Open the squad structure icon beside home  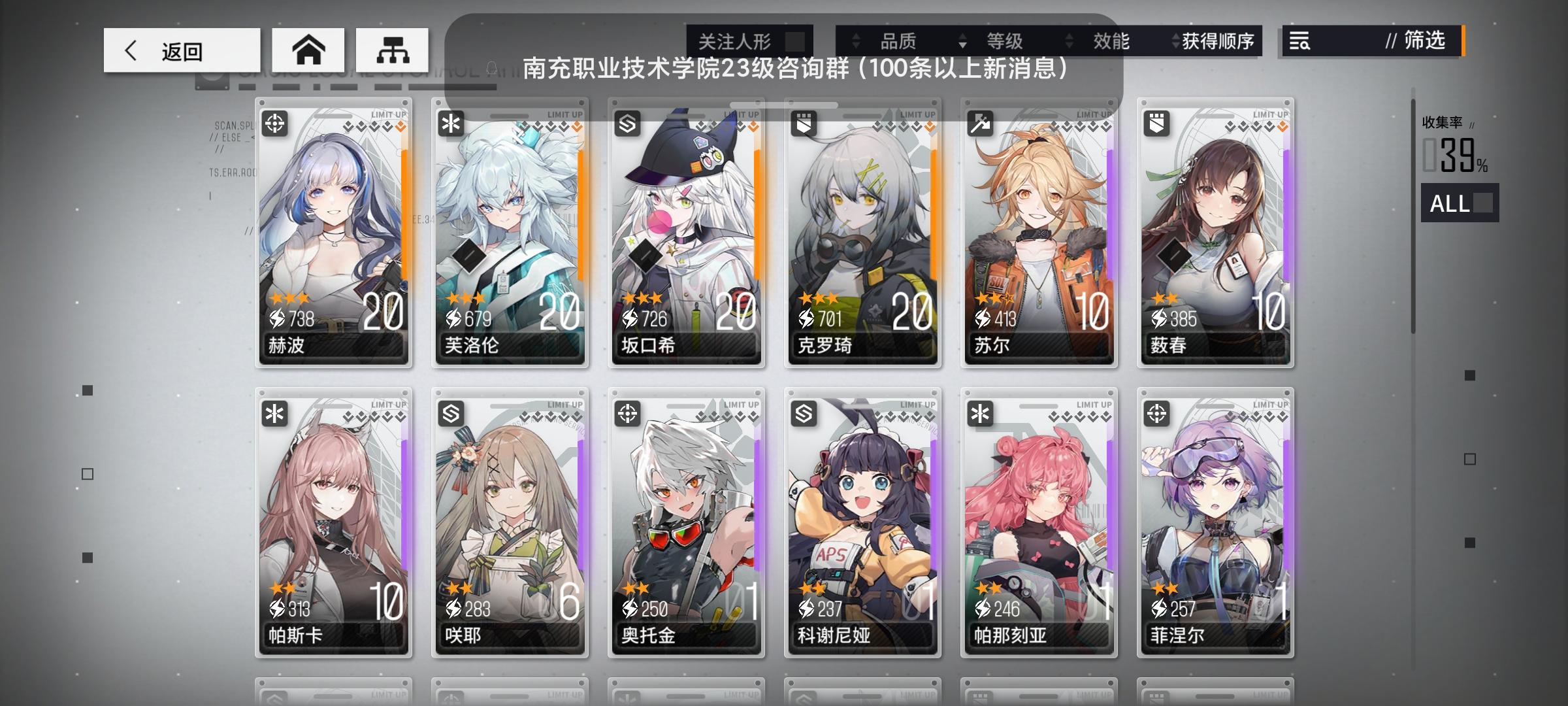pos(393,50)
